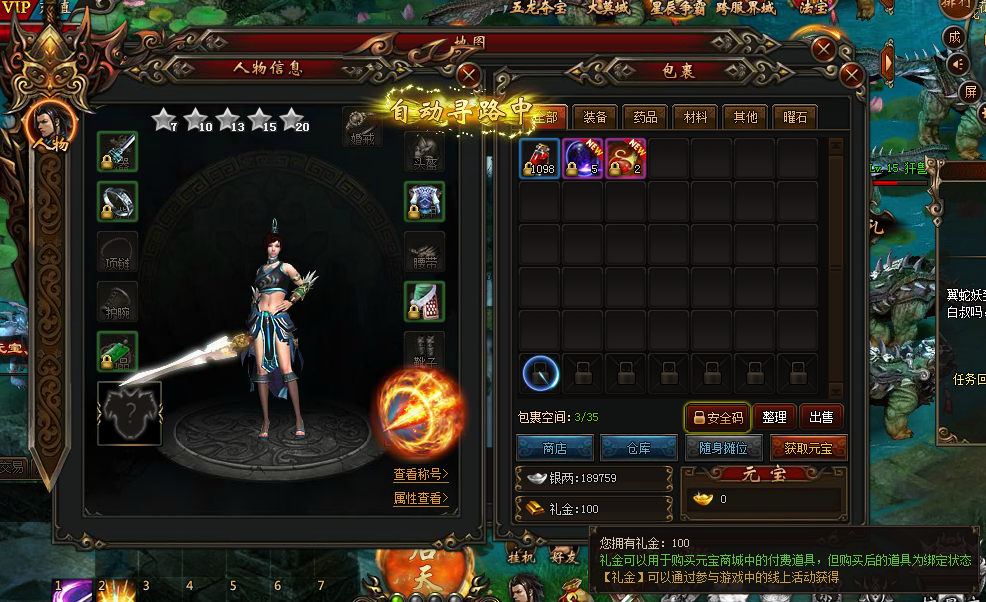
Task: Click the red pouch item with 2
Action: pyautogui.click(x=626, y=159)
